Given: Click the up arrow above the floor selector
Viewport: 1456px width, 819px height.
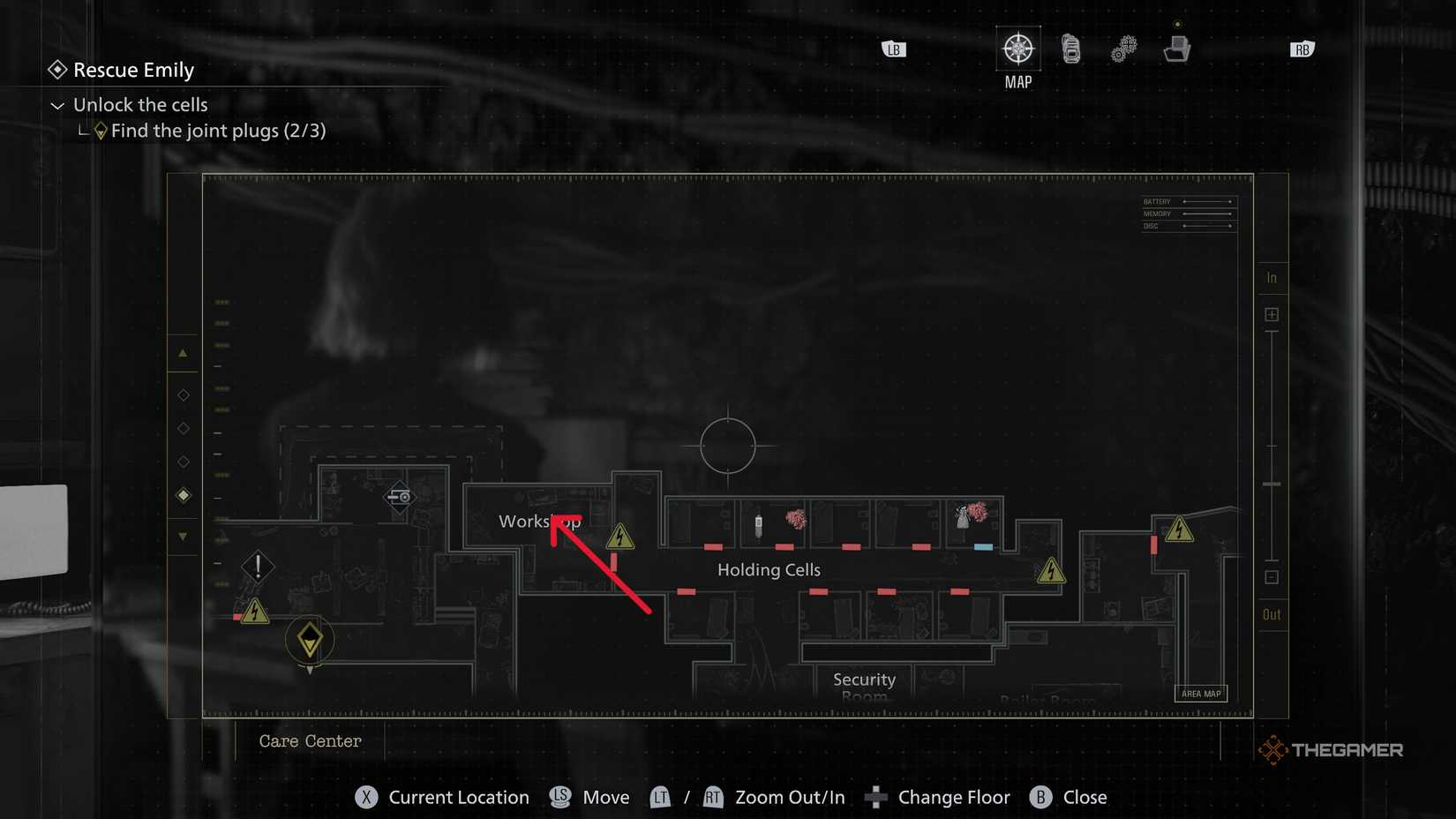Looking at the screenshot, I should click(x=183, y=352).
